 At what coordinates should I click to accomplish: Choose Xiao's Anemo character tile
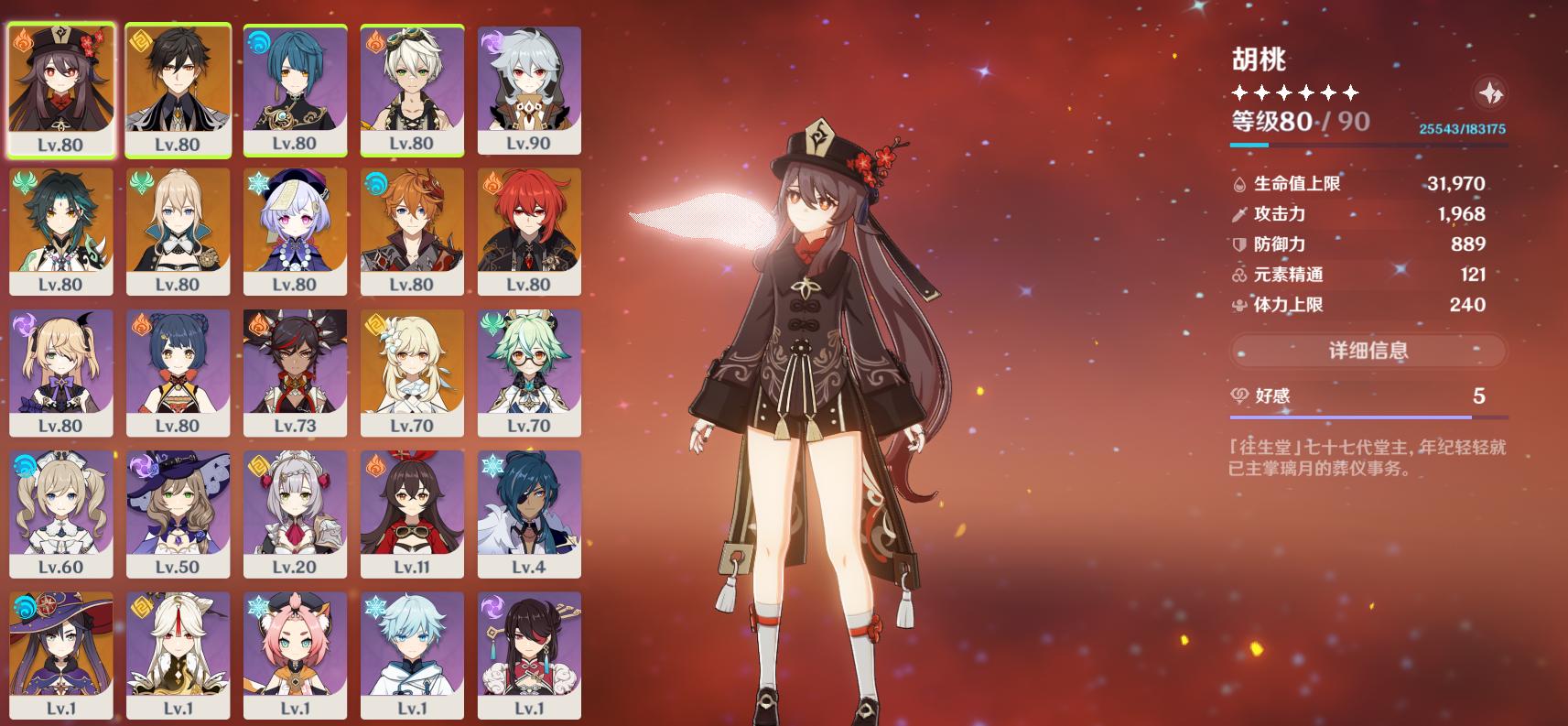click(60, 231)
